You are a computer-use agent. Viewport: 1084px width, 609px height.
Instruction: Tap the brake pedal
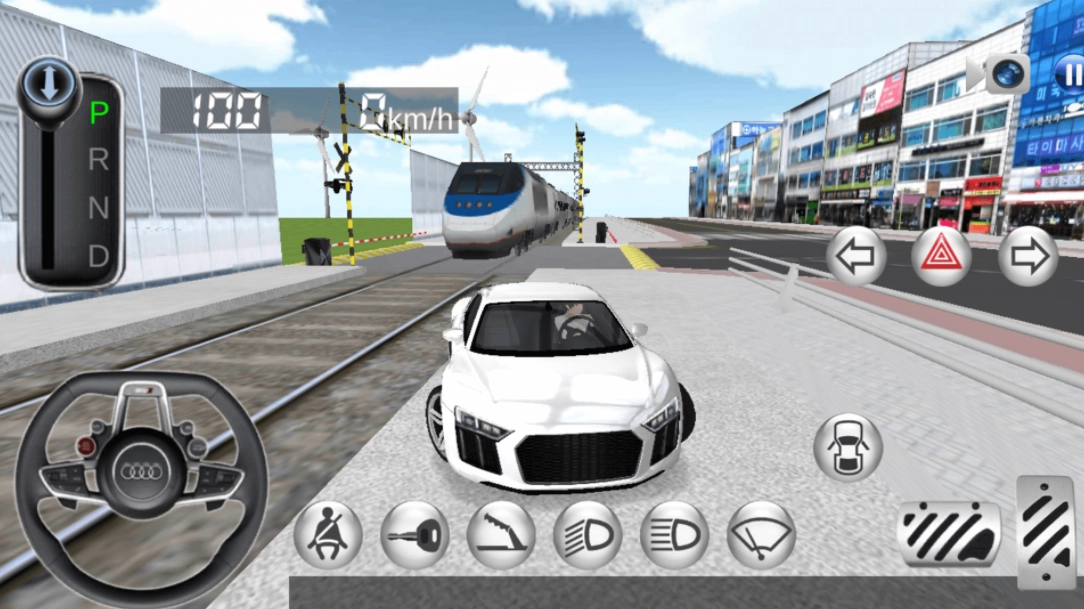(948, 534)
